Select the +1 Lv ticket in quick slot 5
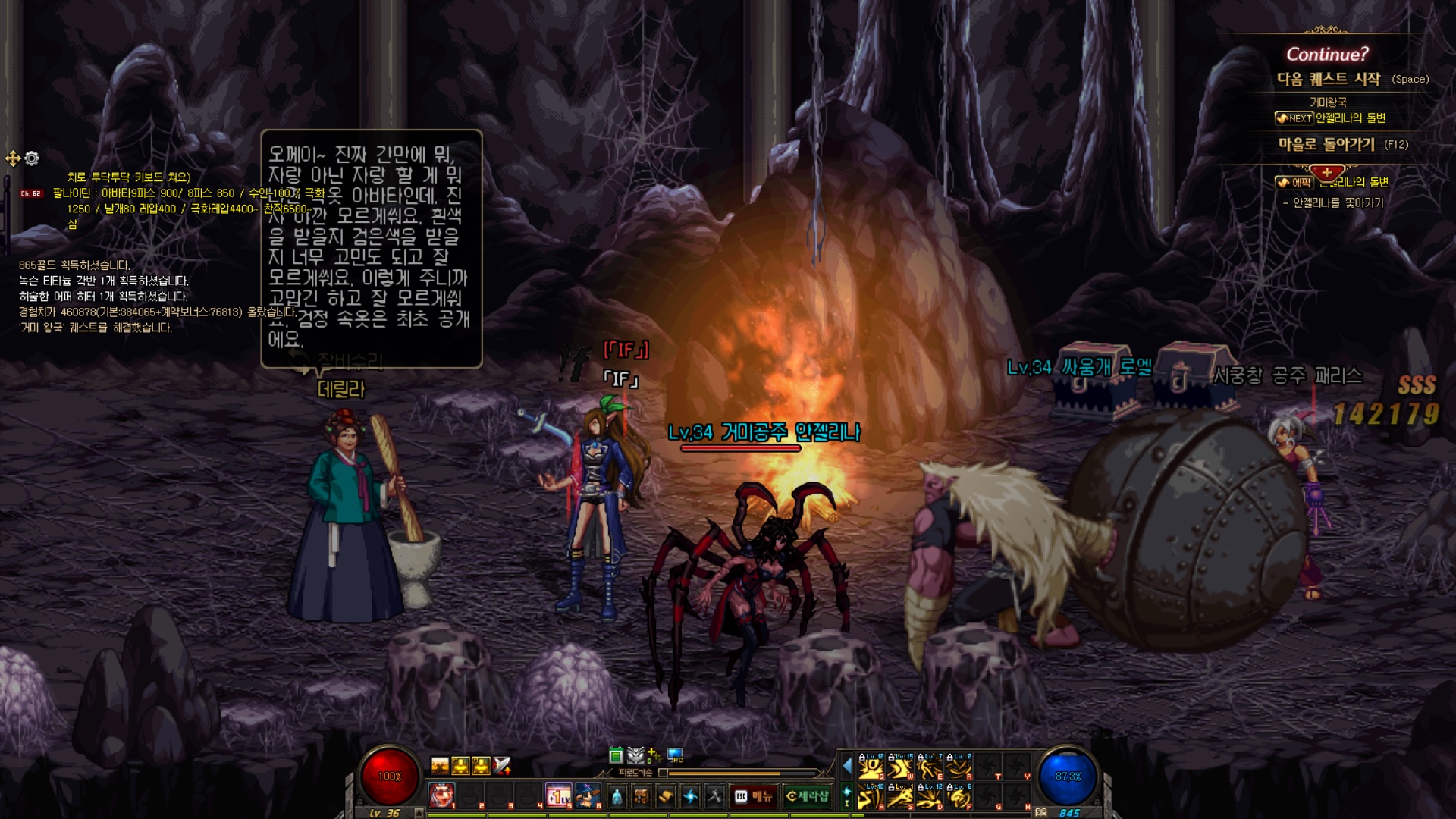Screen dimensions: 1456x819 [x=558, y=795]
